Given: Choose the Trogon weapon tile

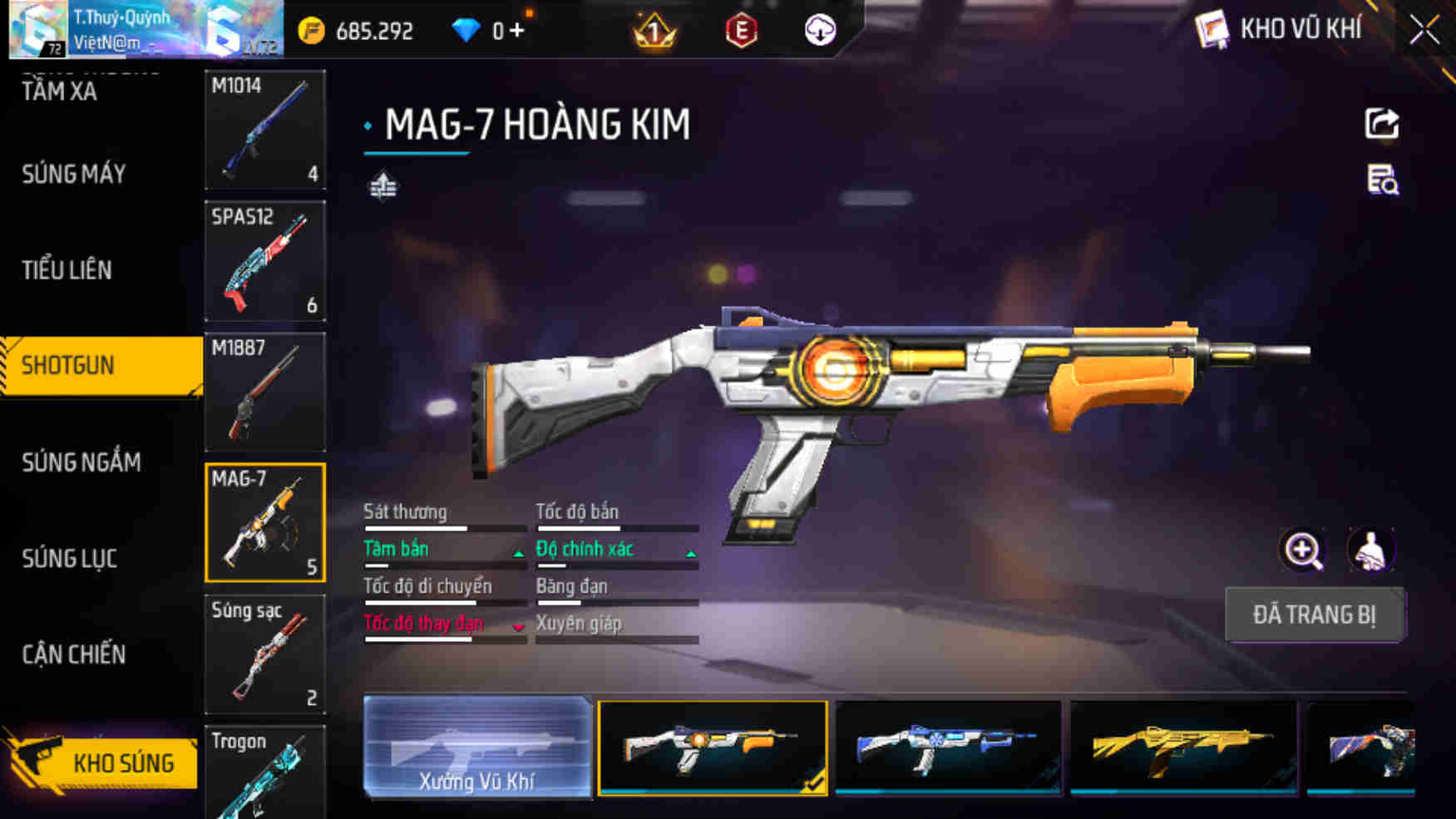Looking at the screenshot, I should point(265,773).
